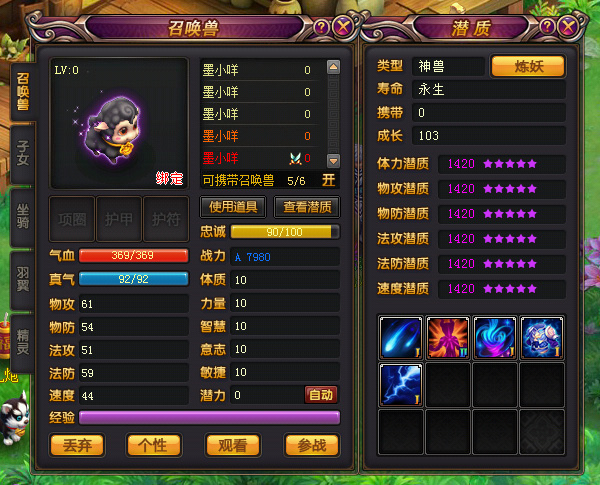Select the red flame figure skill icon
Image resolution: width=600 pixels, height=485 pixels.
click(447, 337)
